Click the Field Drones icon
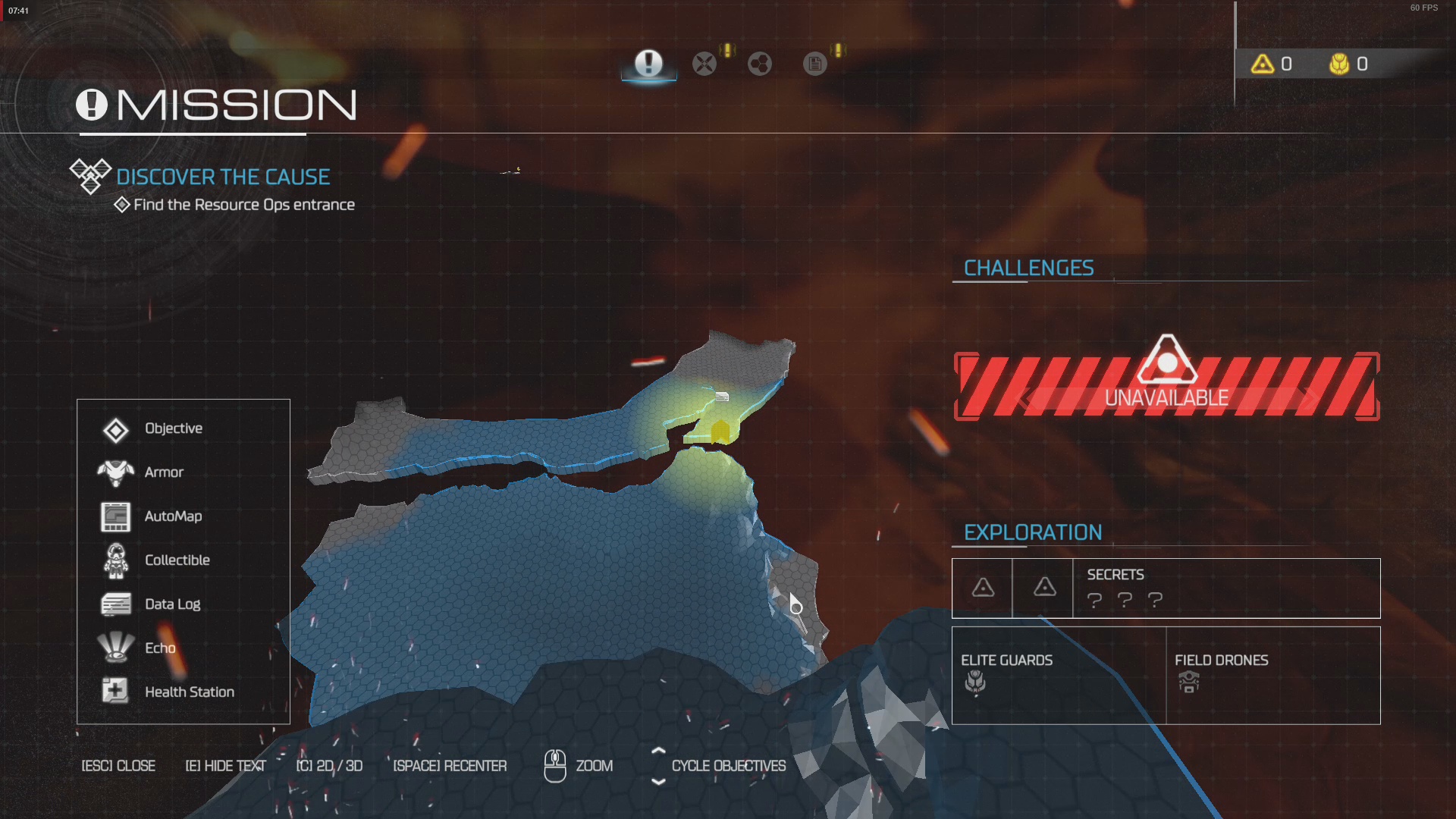Screen dimensions: 1456x819 (1188, 682)
